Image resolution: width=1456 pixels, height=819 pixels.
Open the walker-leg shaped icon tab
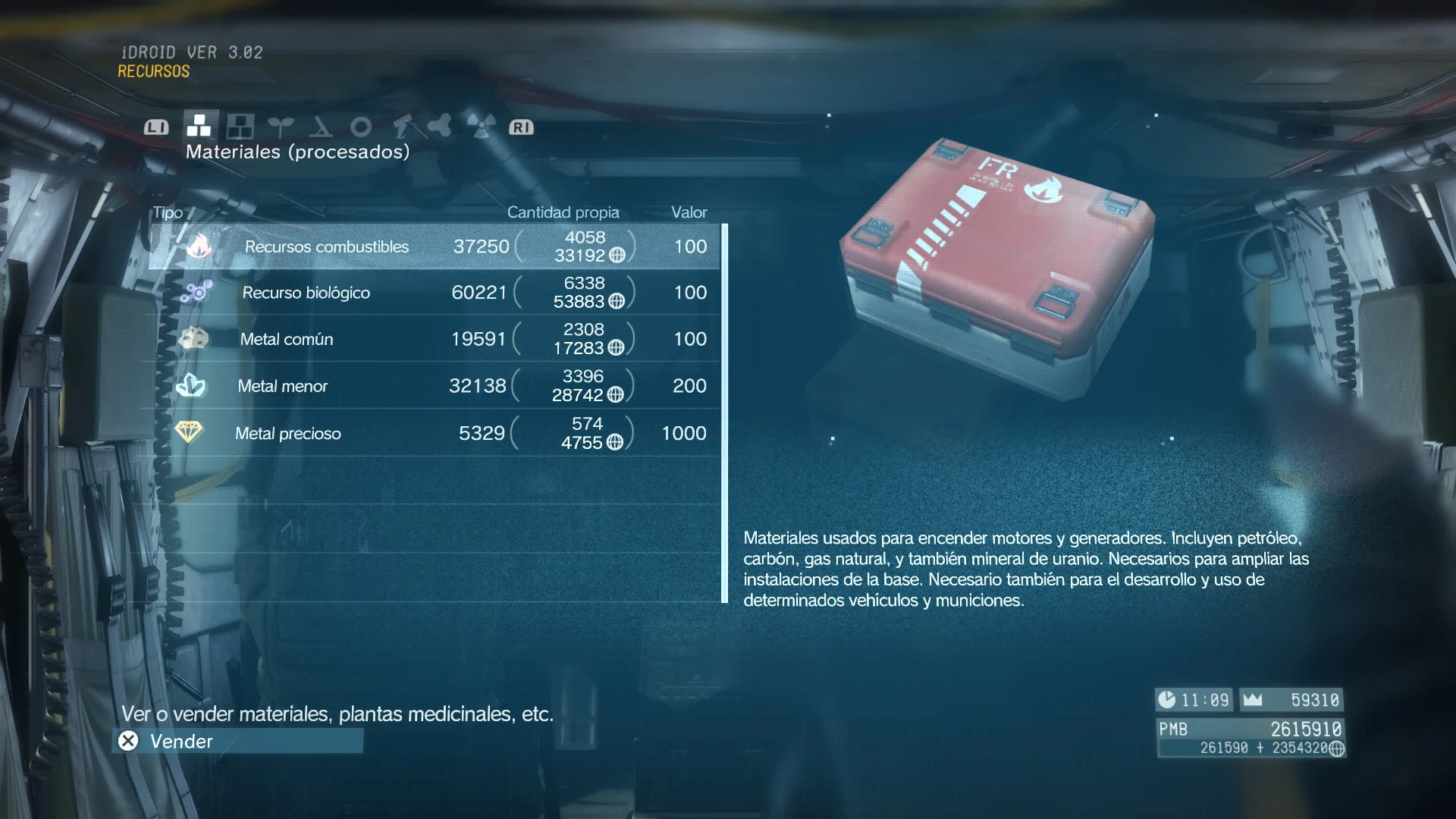(x=321, y=126)
